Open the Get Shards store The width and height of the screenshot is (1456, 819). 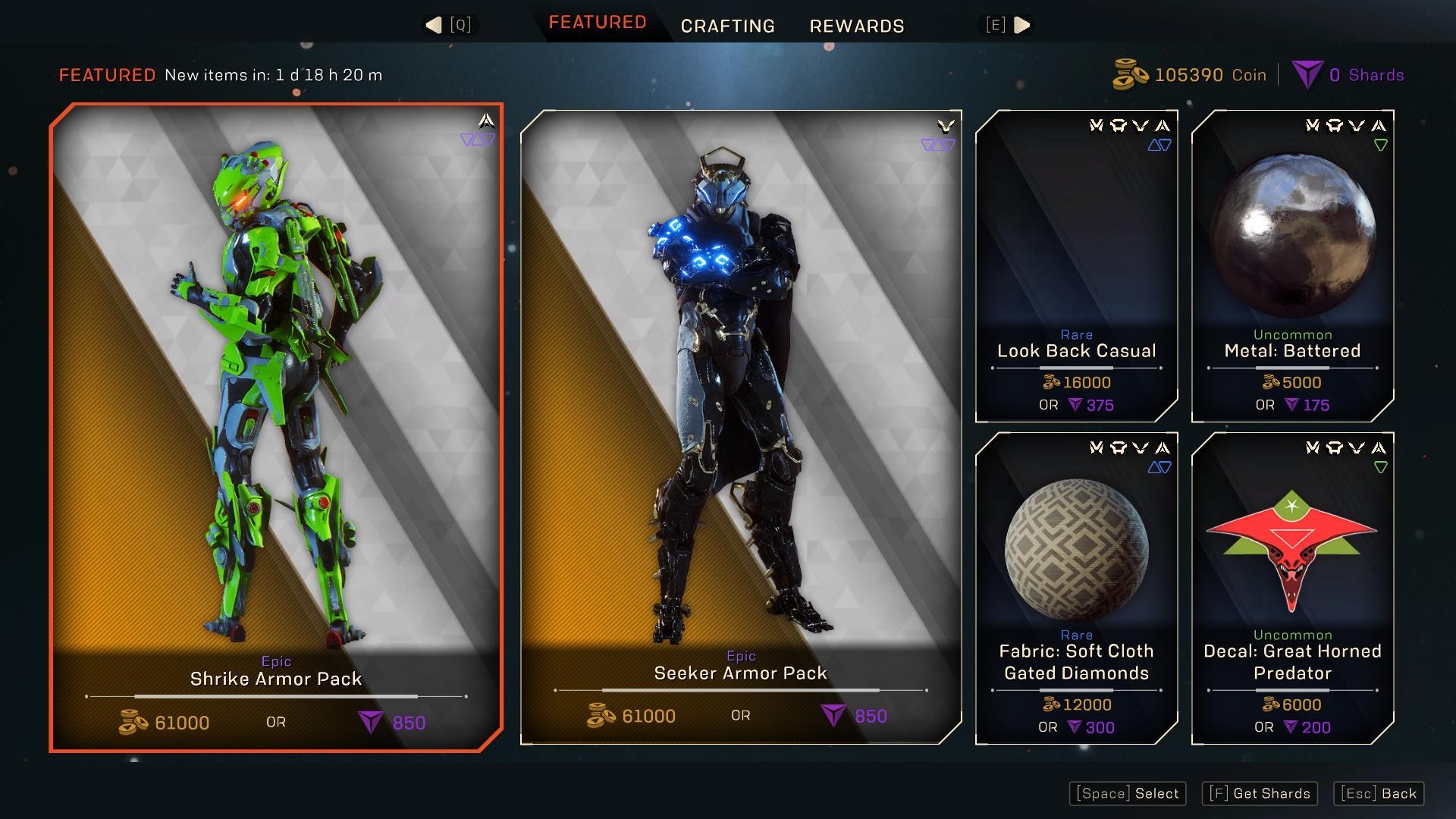pyautogui.click(x=1260, y=793)
